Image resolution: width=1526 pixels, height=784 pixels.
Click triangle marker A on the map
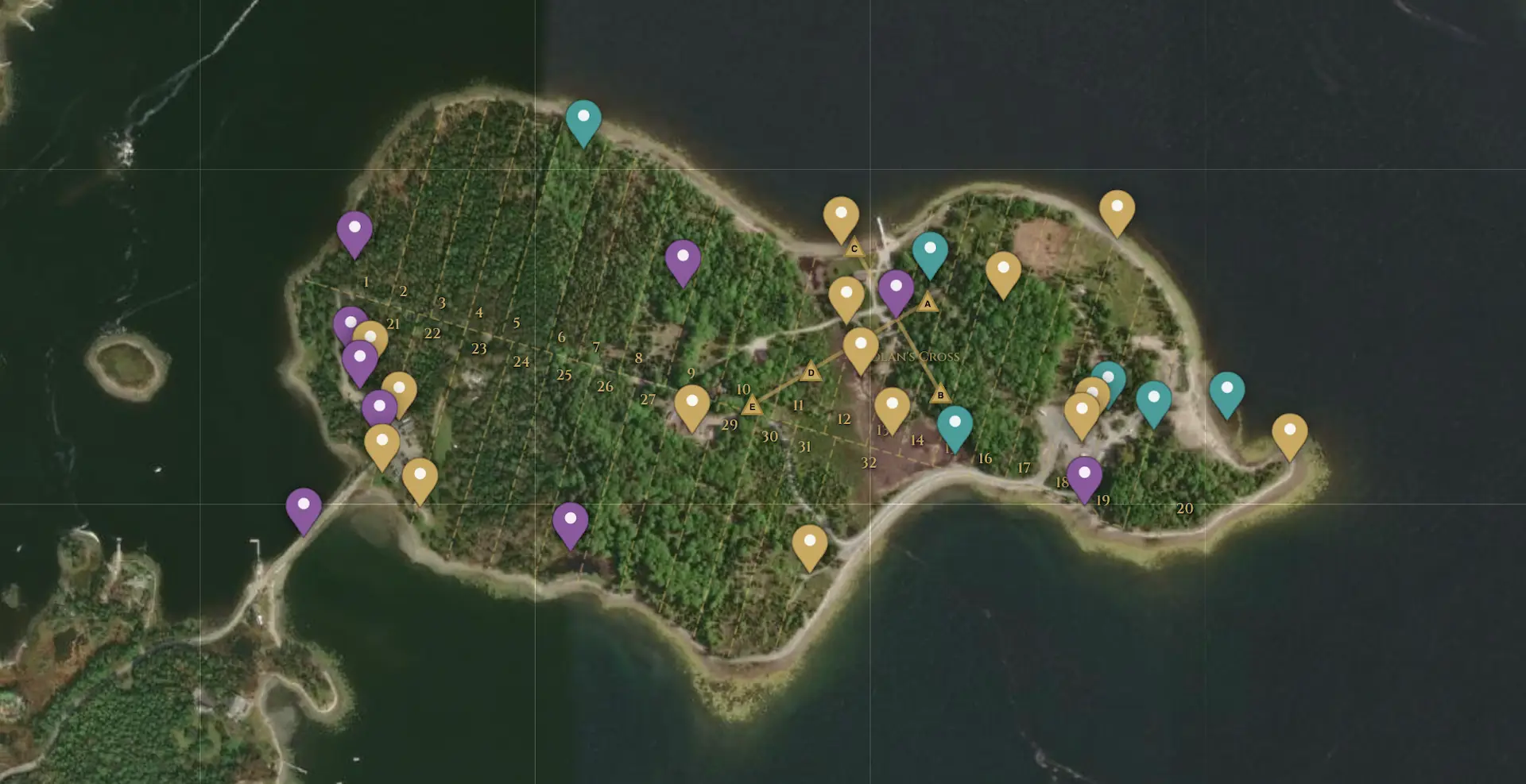928,304
